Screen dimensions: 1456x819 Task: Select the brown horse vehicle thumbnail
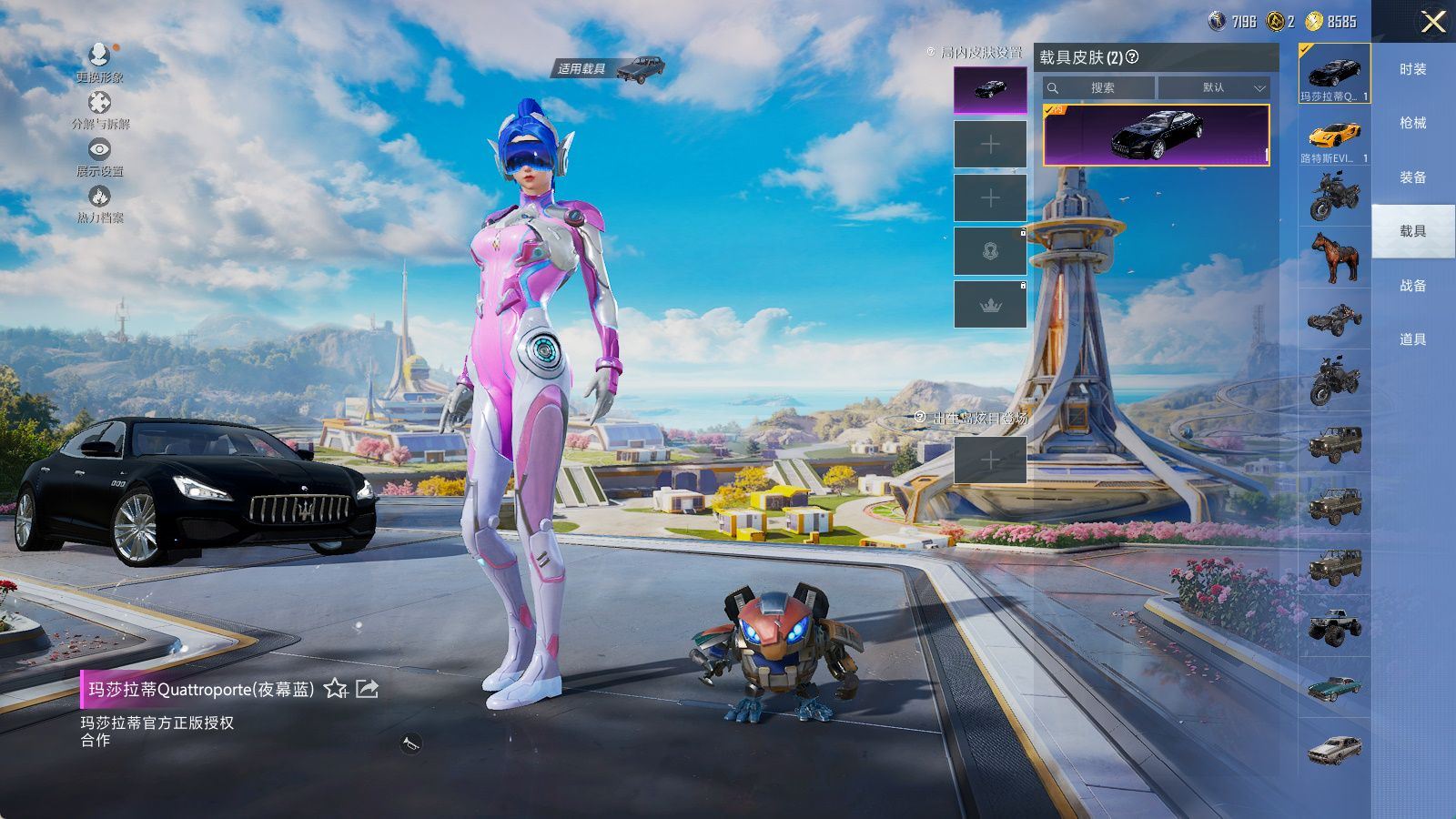1334,257
